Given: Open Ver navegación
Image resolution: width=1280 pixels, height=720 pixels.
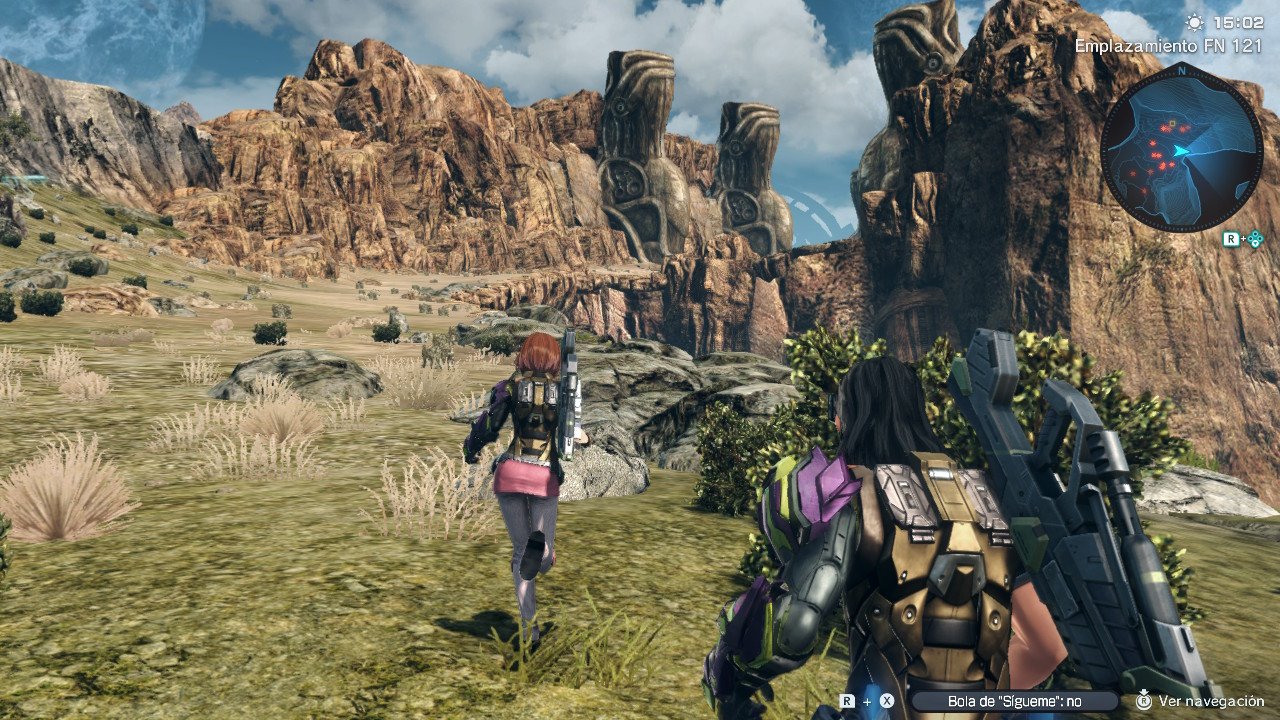Looking at the screenshot, I should click(1211, 702).
